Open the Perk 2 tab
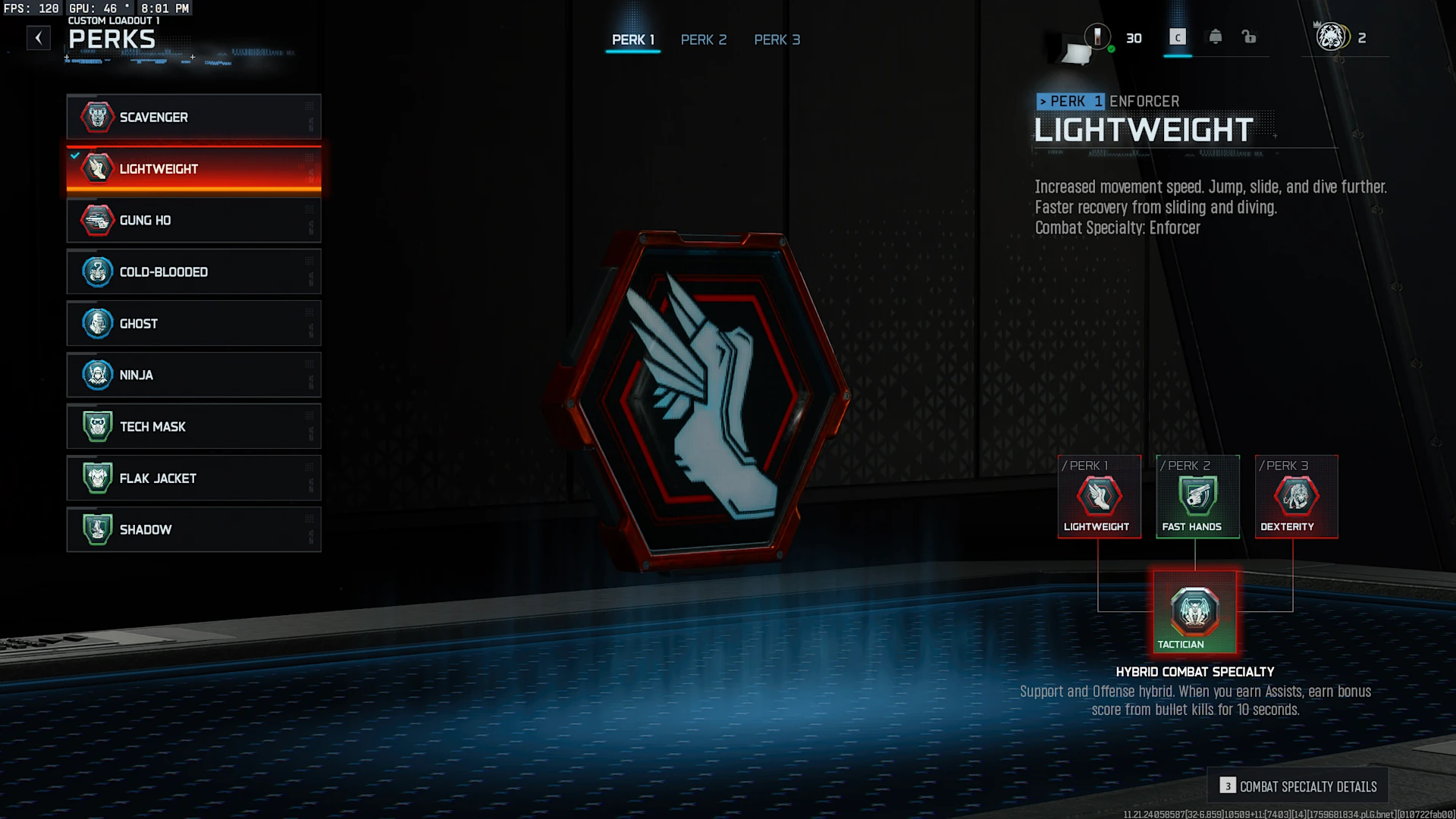 pyautogui.click(x=703, y=39)
